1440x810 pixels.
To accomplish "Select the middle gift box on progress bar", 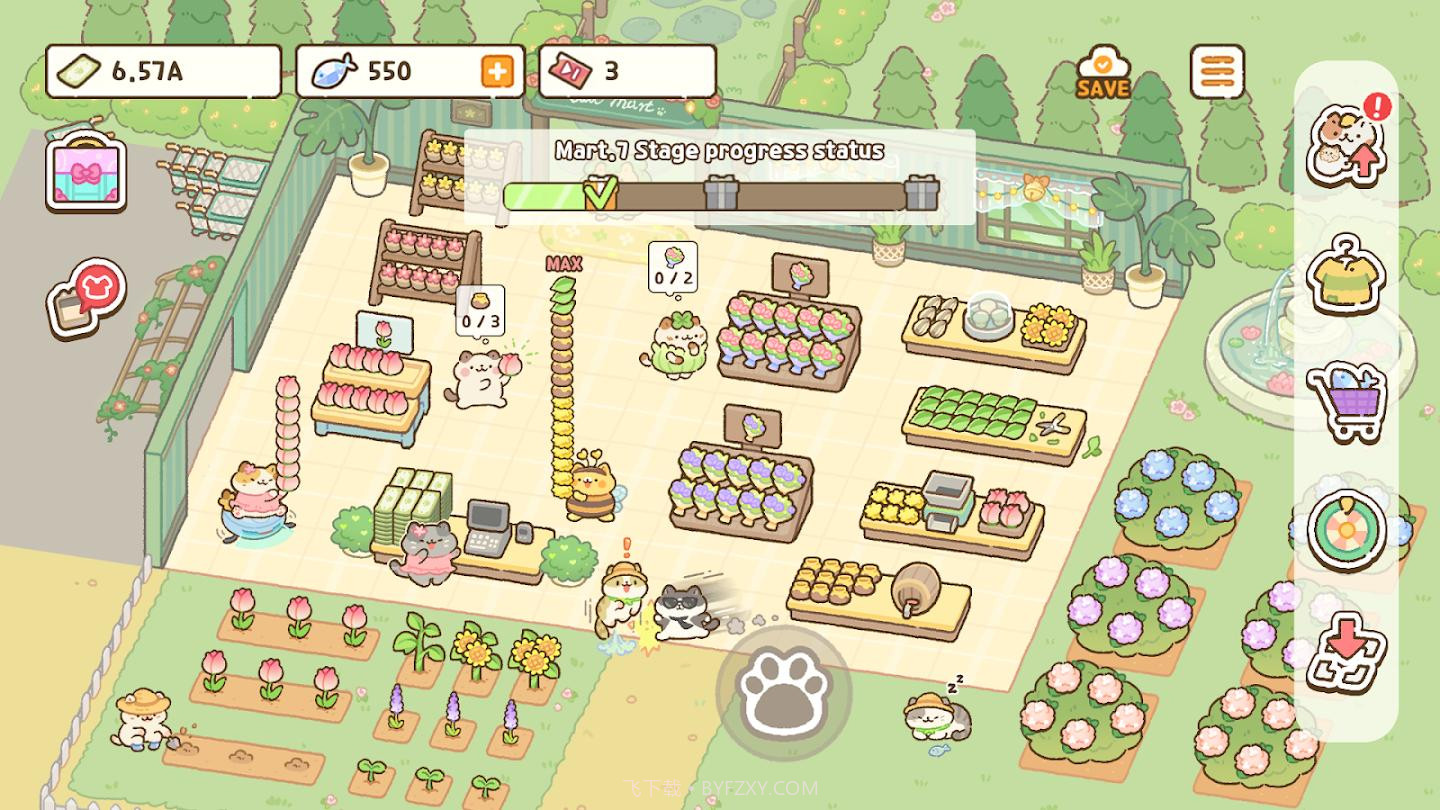I will pos(721,192).
